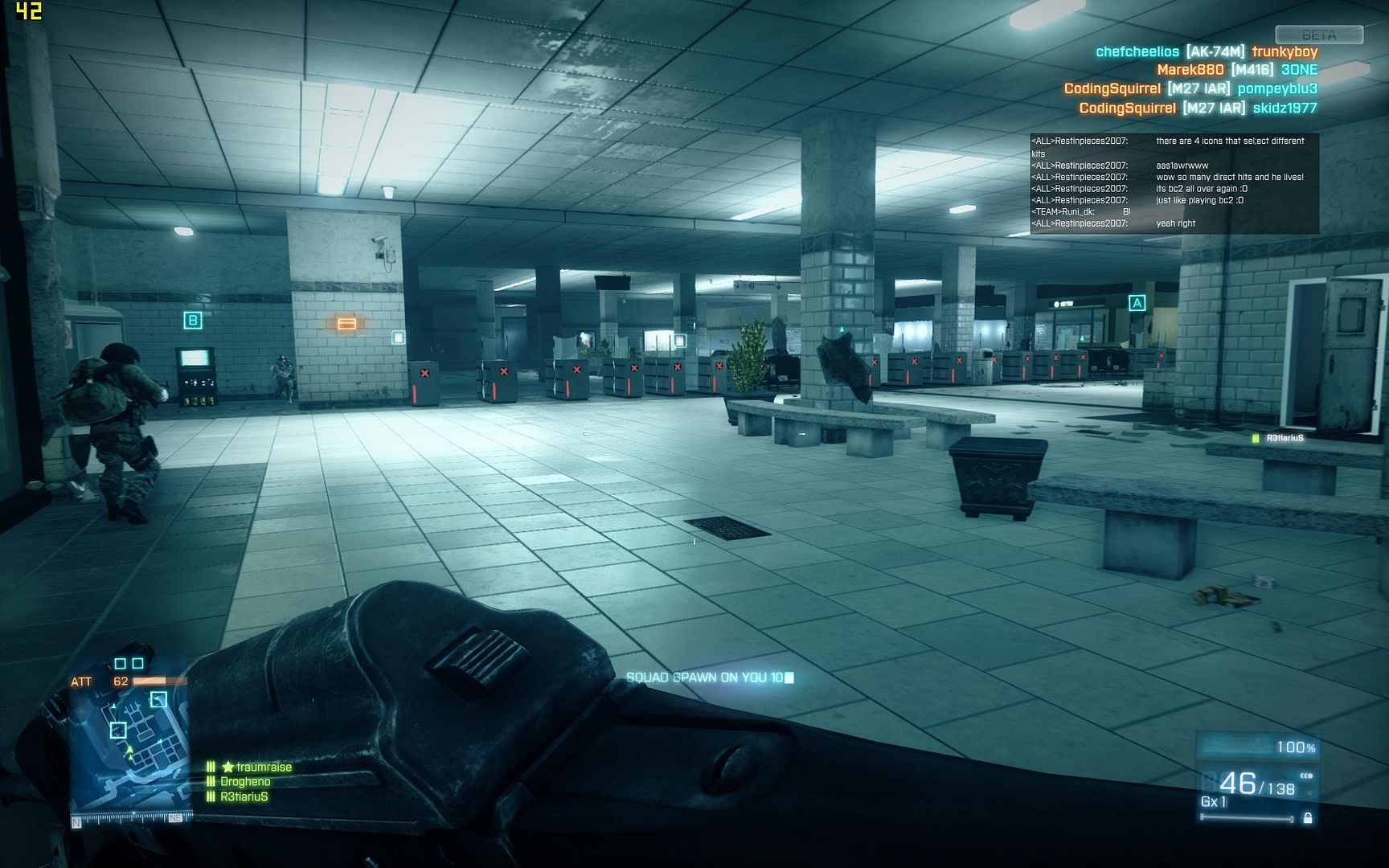Select kill feed entry with victim skidz1977
Image resolution: width=1389 pixels, height=868 pixels.
coord(1198,108)
